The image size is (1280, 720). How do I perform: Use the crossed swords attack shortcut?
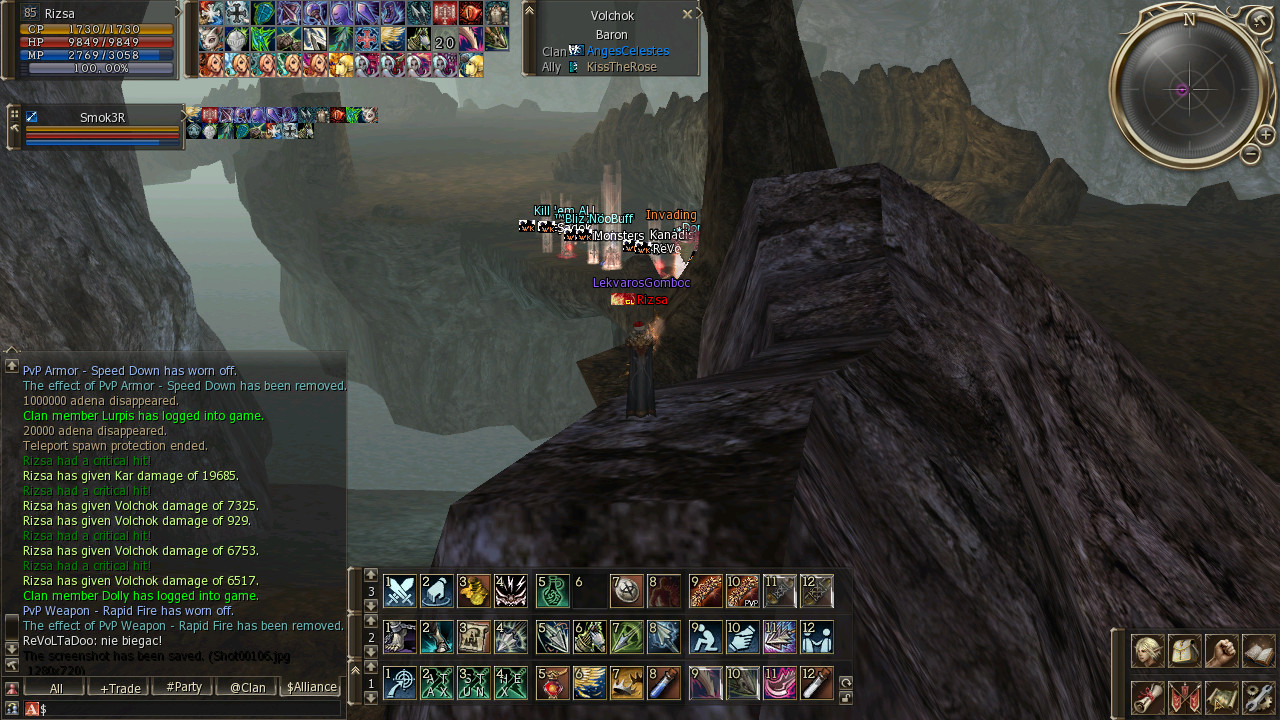[400, 591]
